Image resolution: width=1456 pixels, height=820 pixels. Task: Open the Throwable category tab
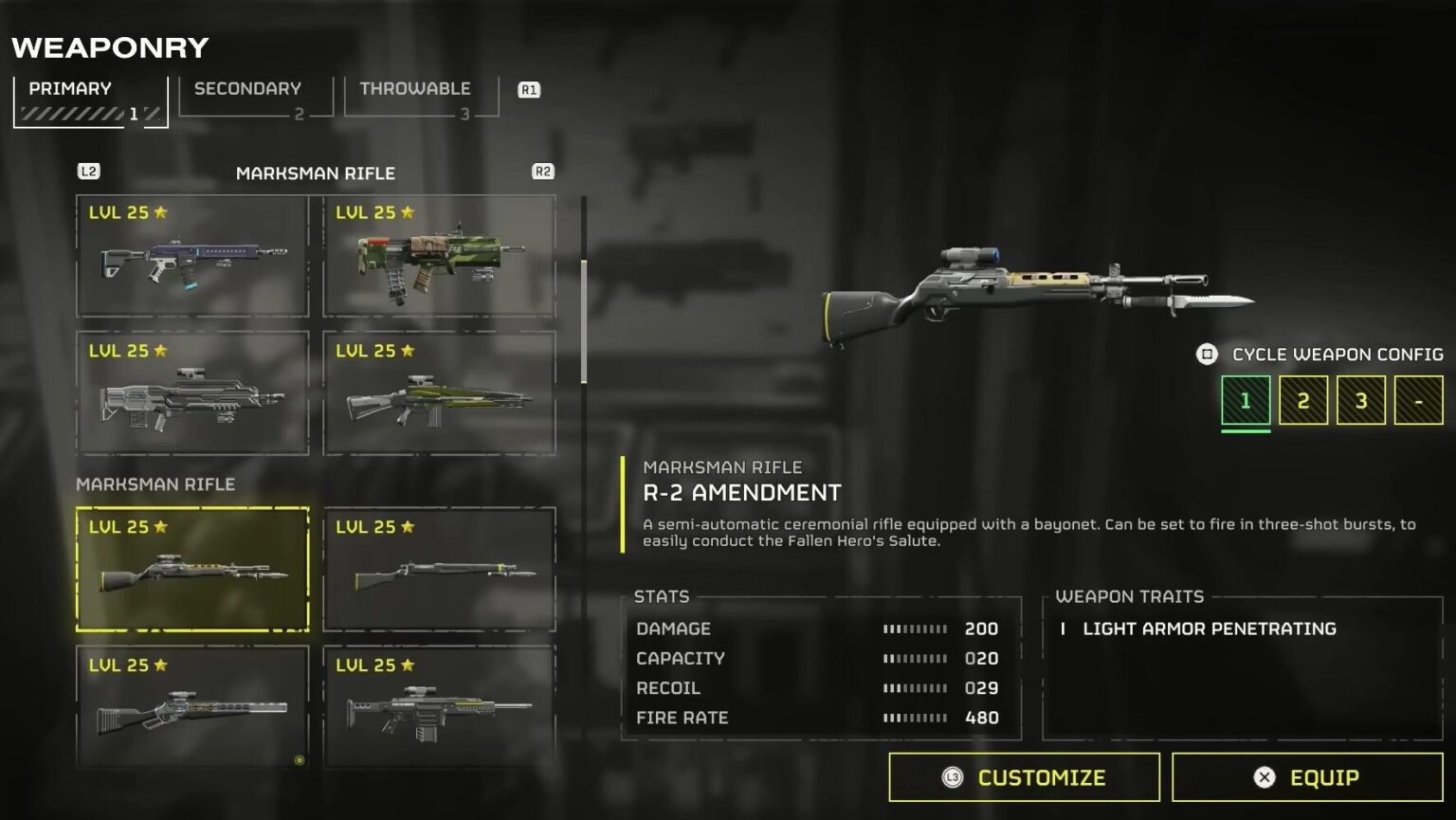414,89
